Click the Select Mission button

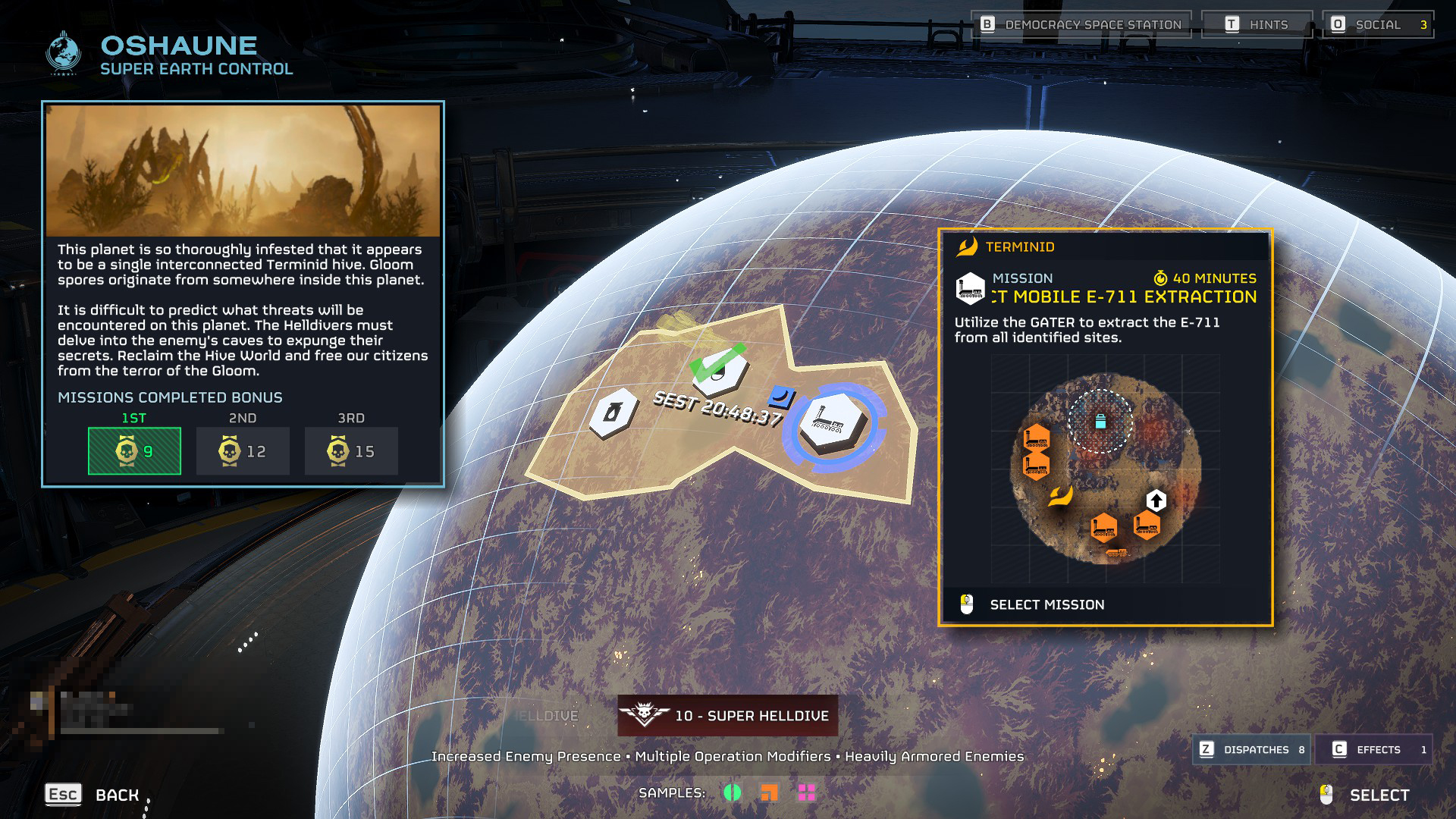point(1046,604)
